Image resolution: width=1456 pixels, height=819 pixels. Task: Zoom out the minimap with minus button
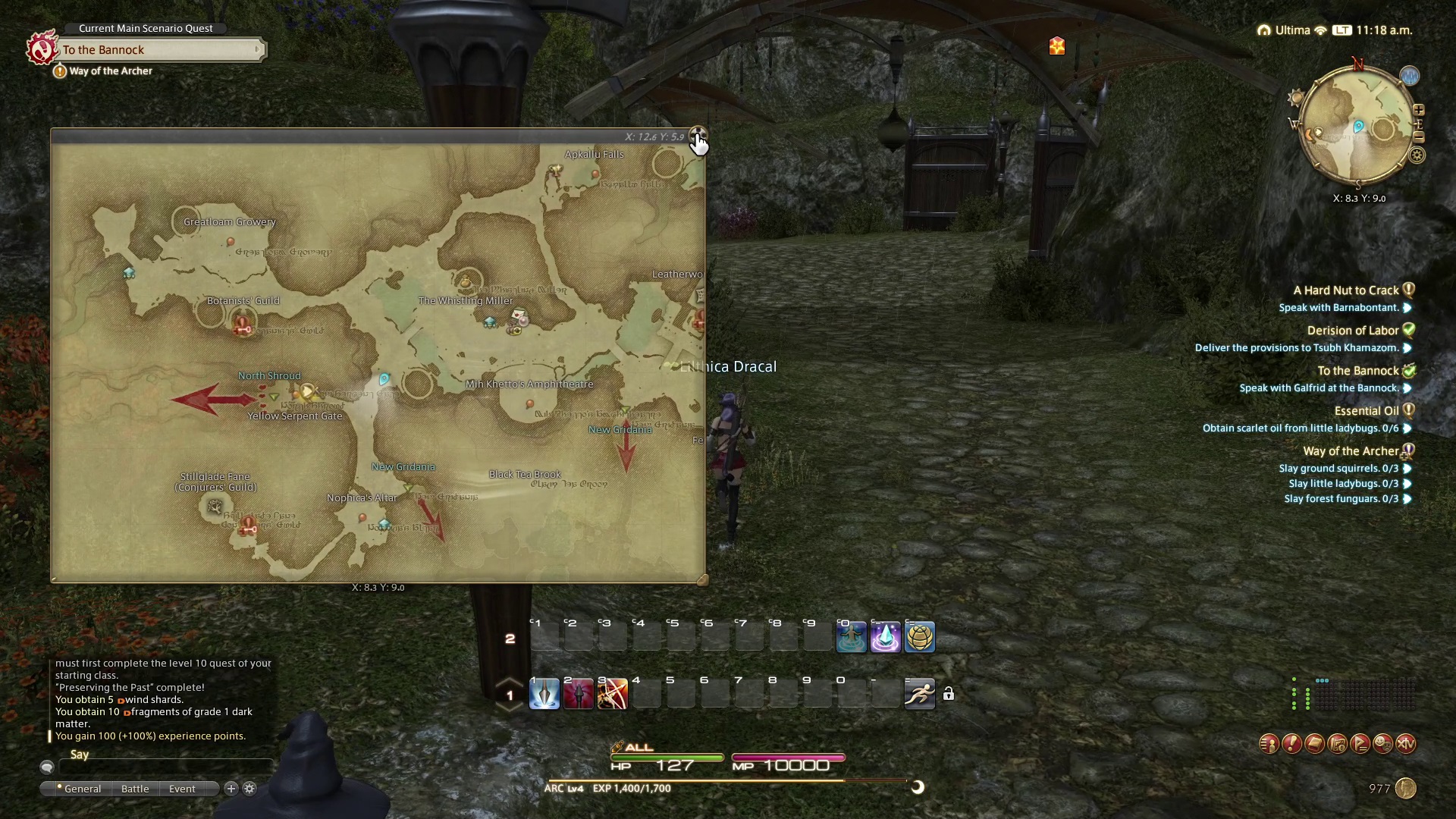[x=1418, y=137]
